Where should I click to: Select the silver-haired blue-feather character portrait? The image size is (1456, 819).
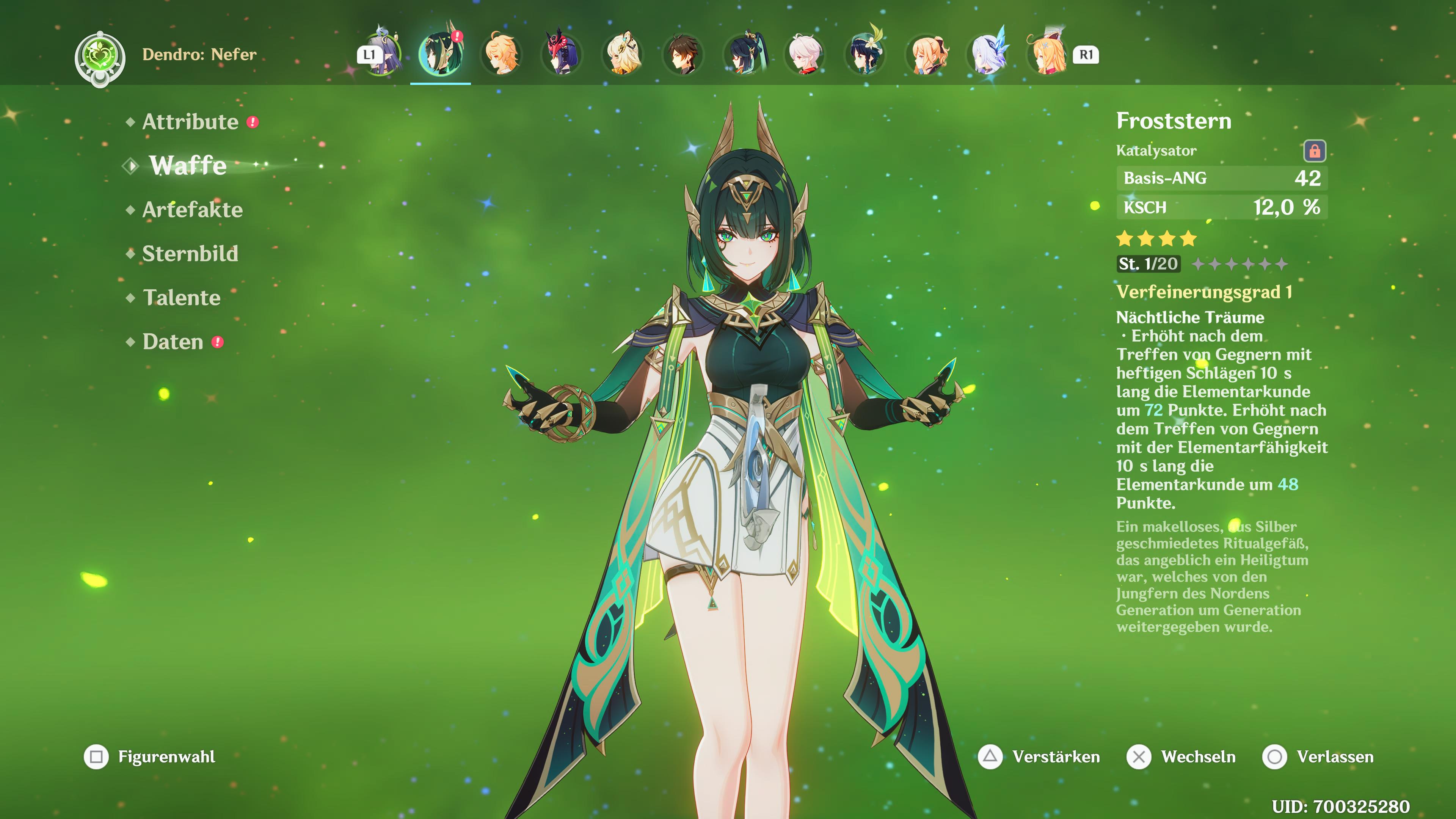(987, 54)
